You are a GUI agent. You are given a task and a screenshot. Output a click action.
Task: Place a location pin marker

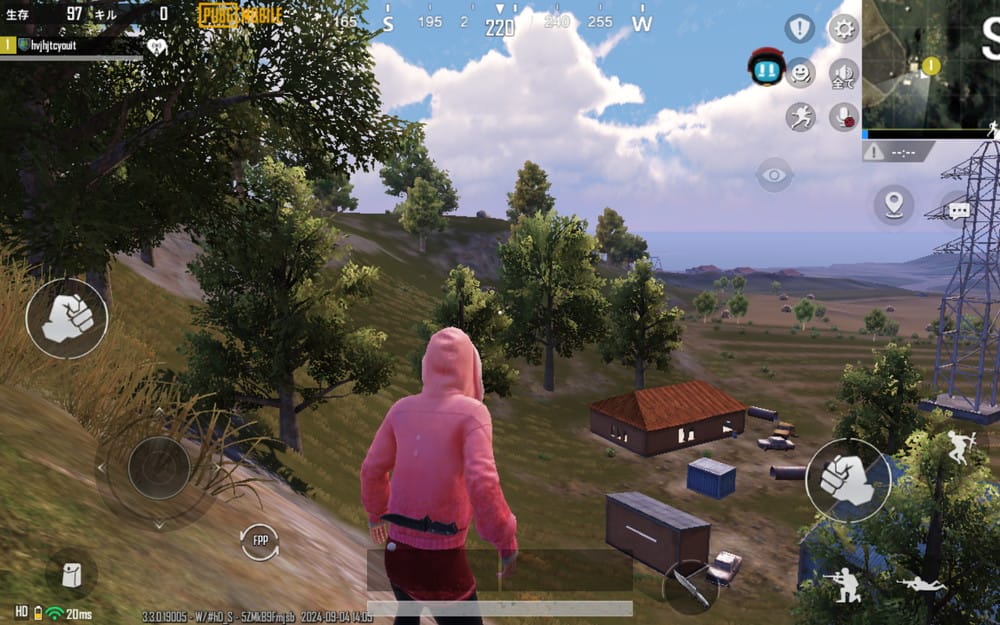893,204
